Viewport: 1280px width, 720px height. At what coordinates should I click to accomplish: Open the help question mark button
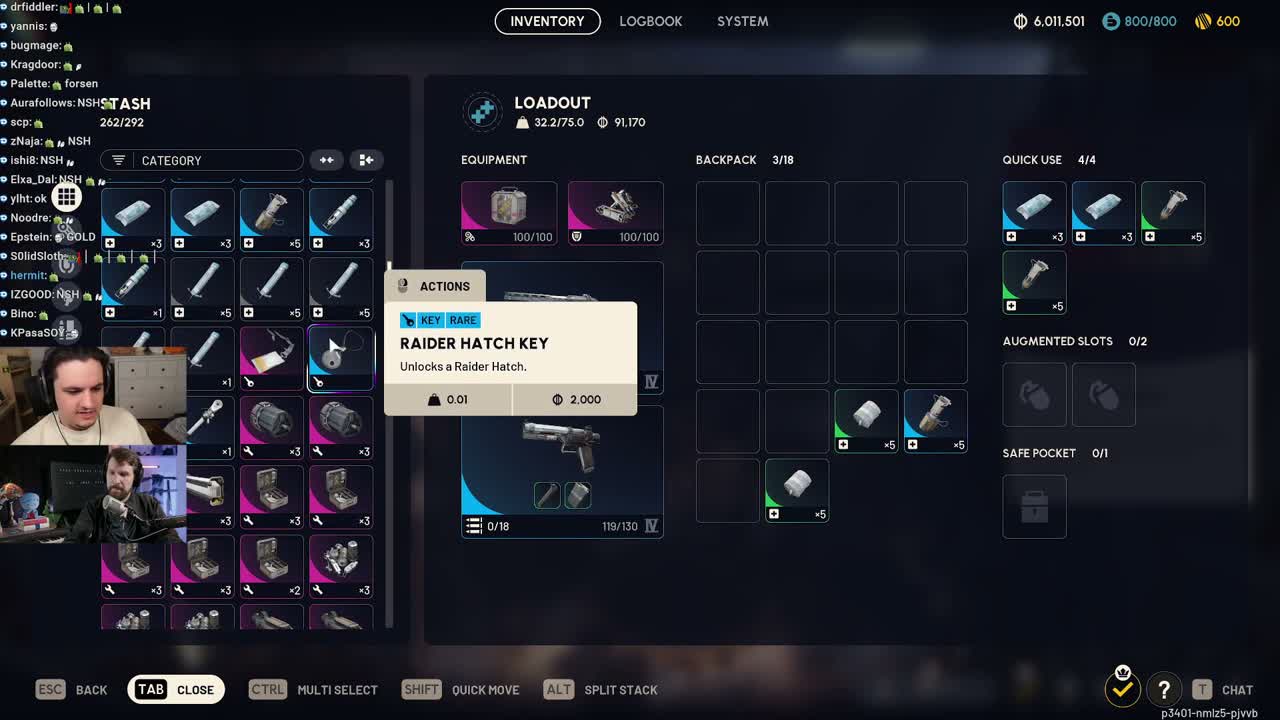tap(1164, 689)
